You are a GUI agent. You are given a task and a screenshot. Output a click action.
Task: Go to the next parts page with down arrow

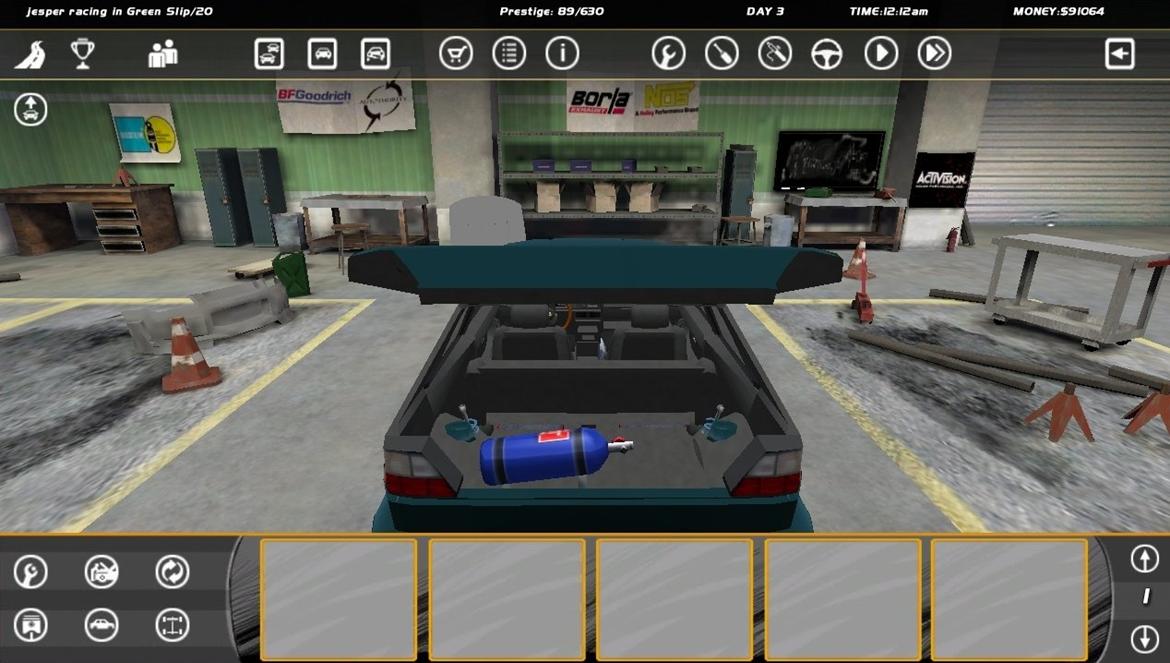(1144, 638)
